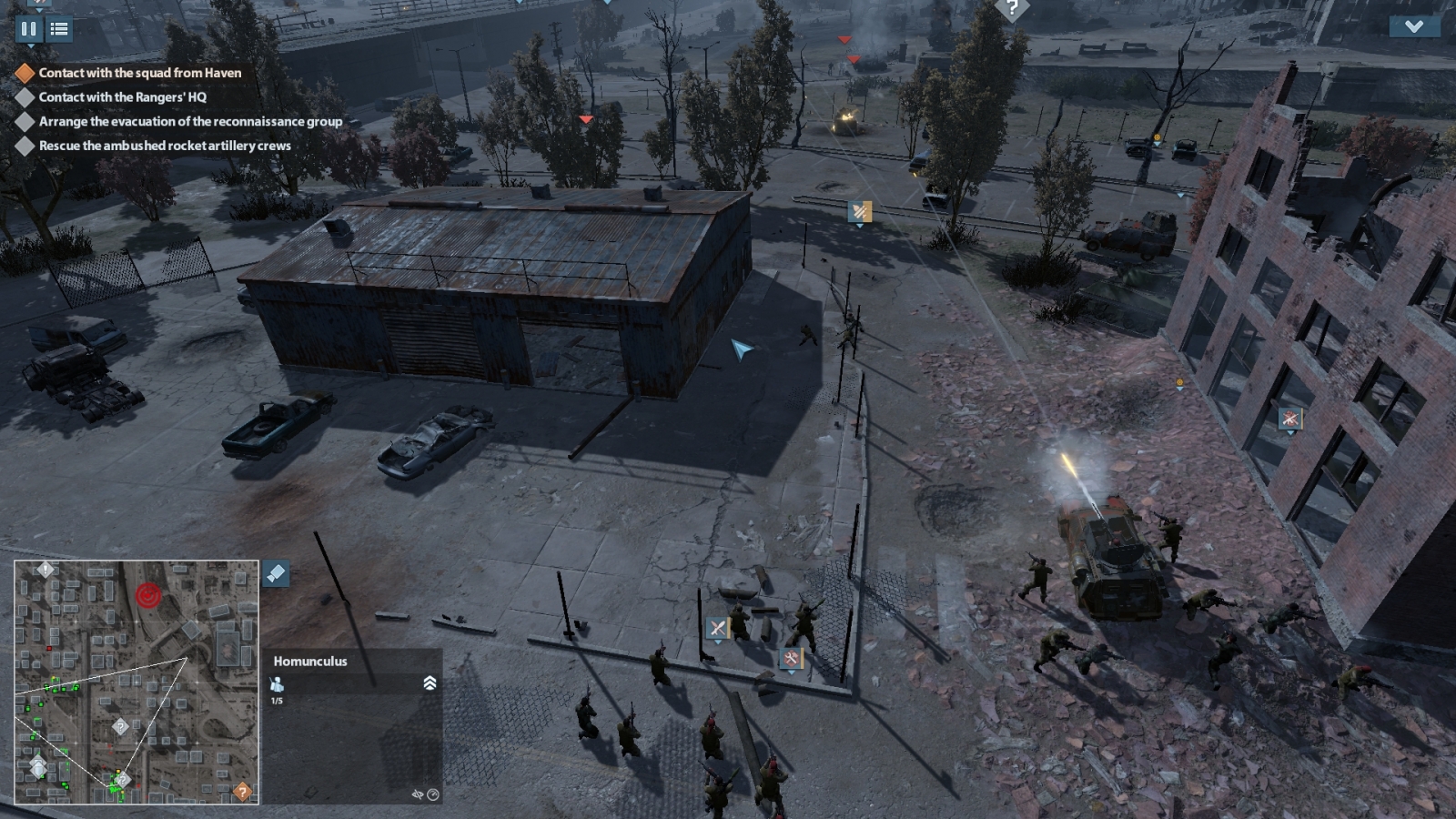Select the rocket unit marker near the road
The width and height of the screenshot is (1456, 819).
(x=860, y=212)
